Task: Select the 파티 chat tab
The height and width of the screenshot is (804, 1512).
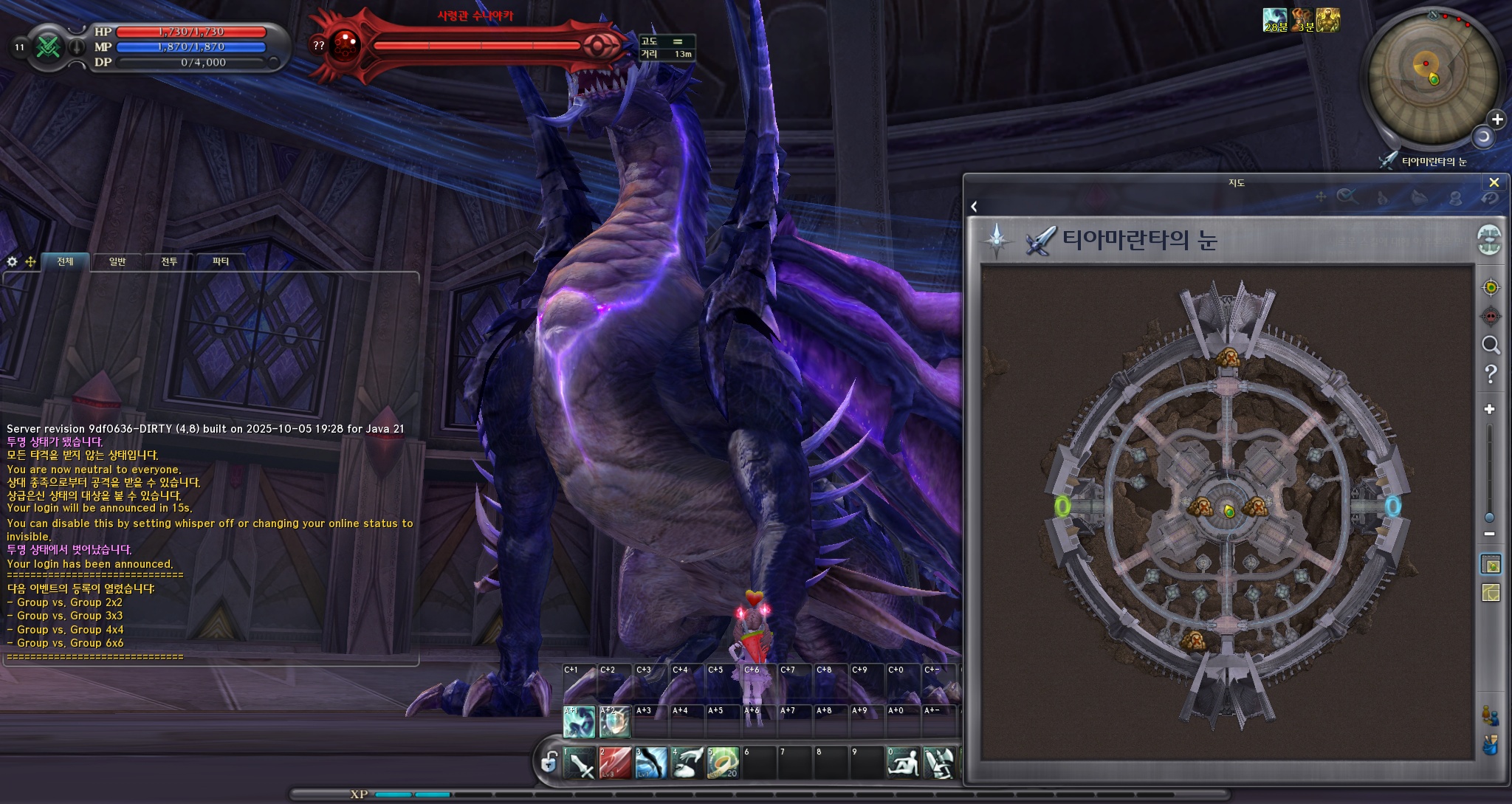Action: click(221, 261)
